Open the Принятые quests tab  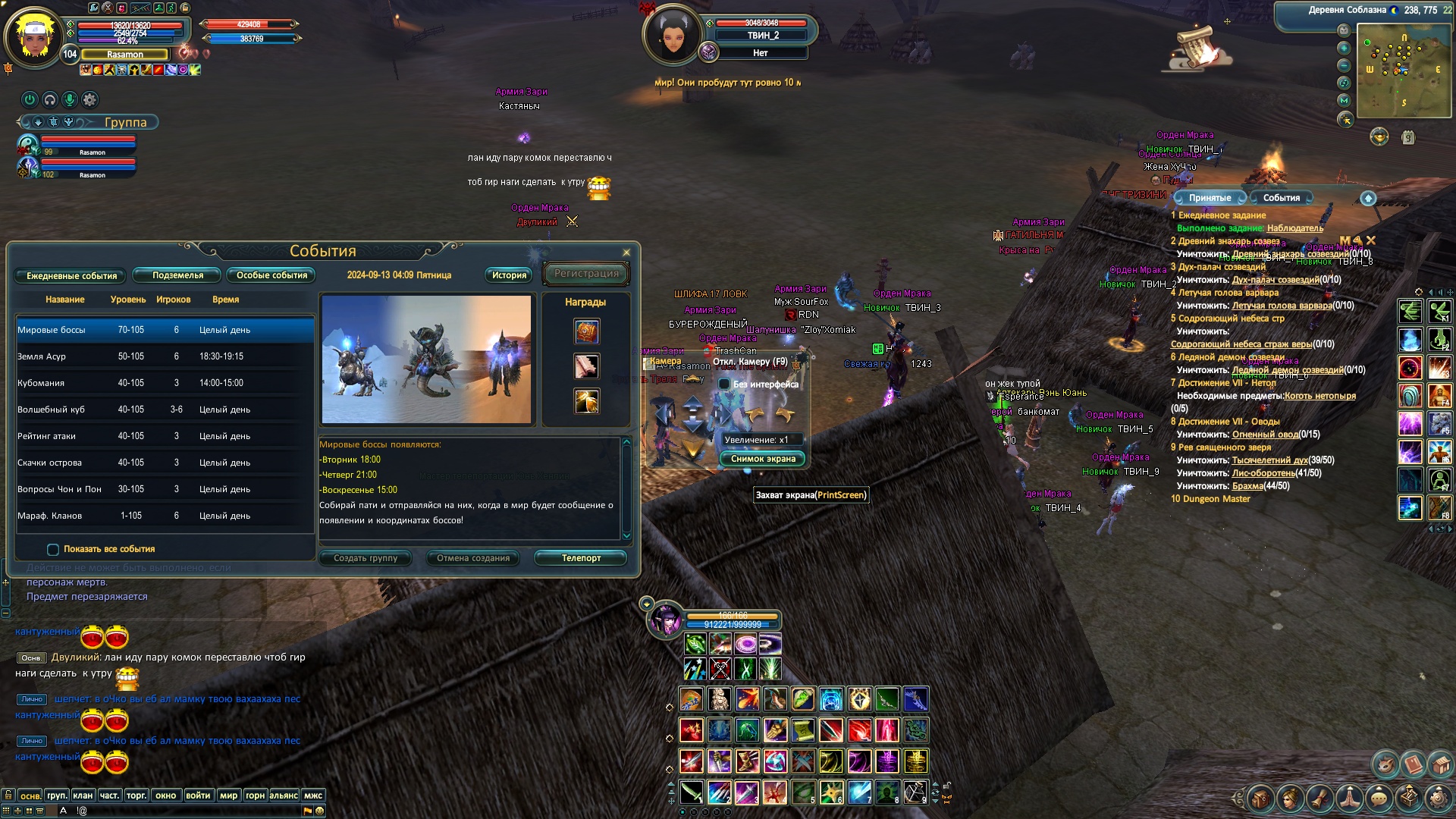tap(1210, 198)
